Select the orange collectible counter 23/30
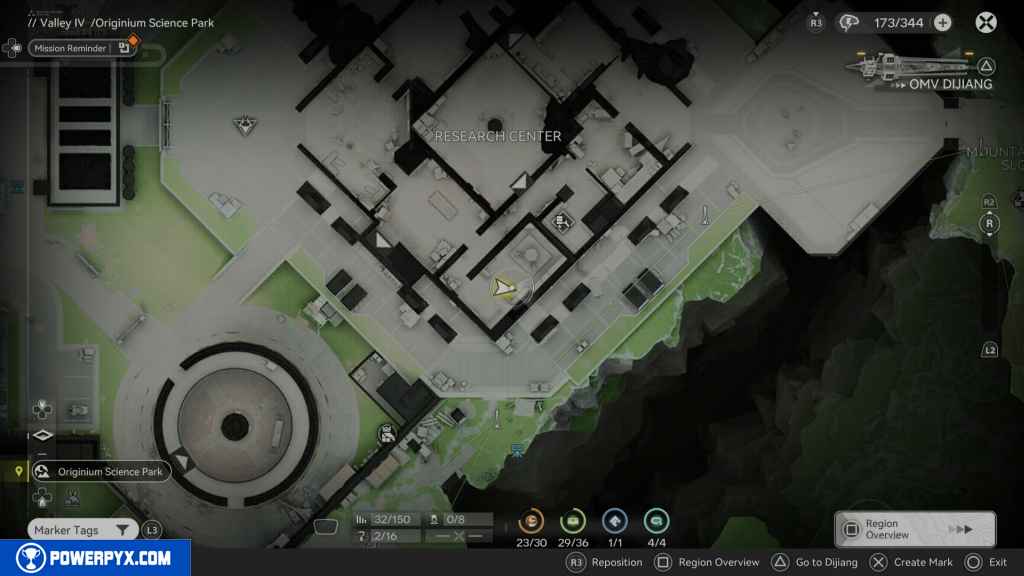The width and height of the screenshot is (1024, 576). pyautogui.click(x=531, y=521)
